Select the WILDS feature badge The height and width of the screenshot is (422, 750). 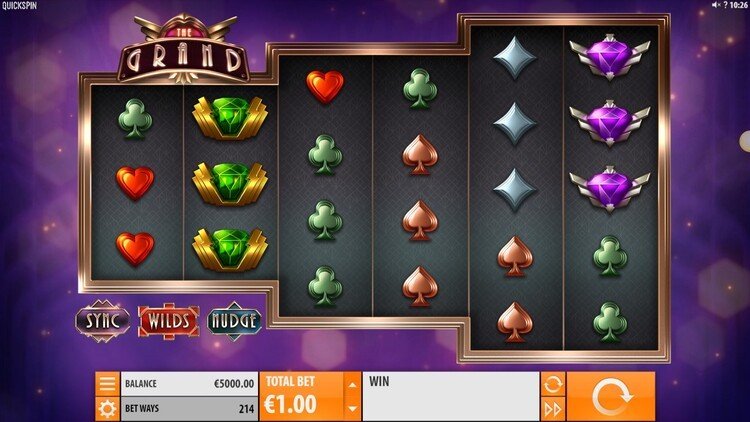point(168,321)
